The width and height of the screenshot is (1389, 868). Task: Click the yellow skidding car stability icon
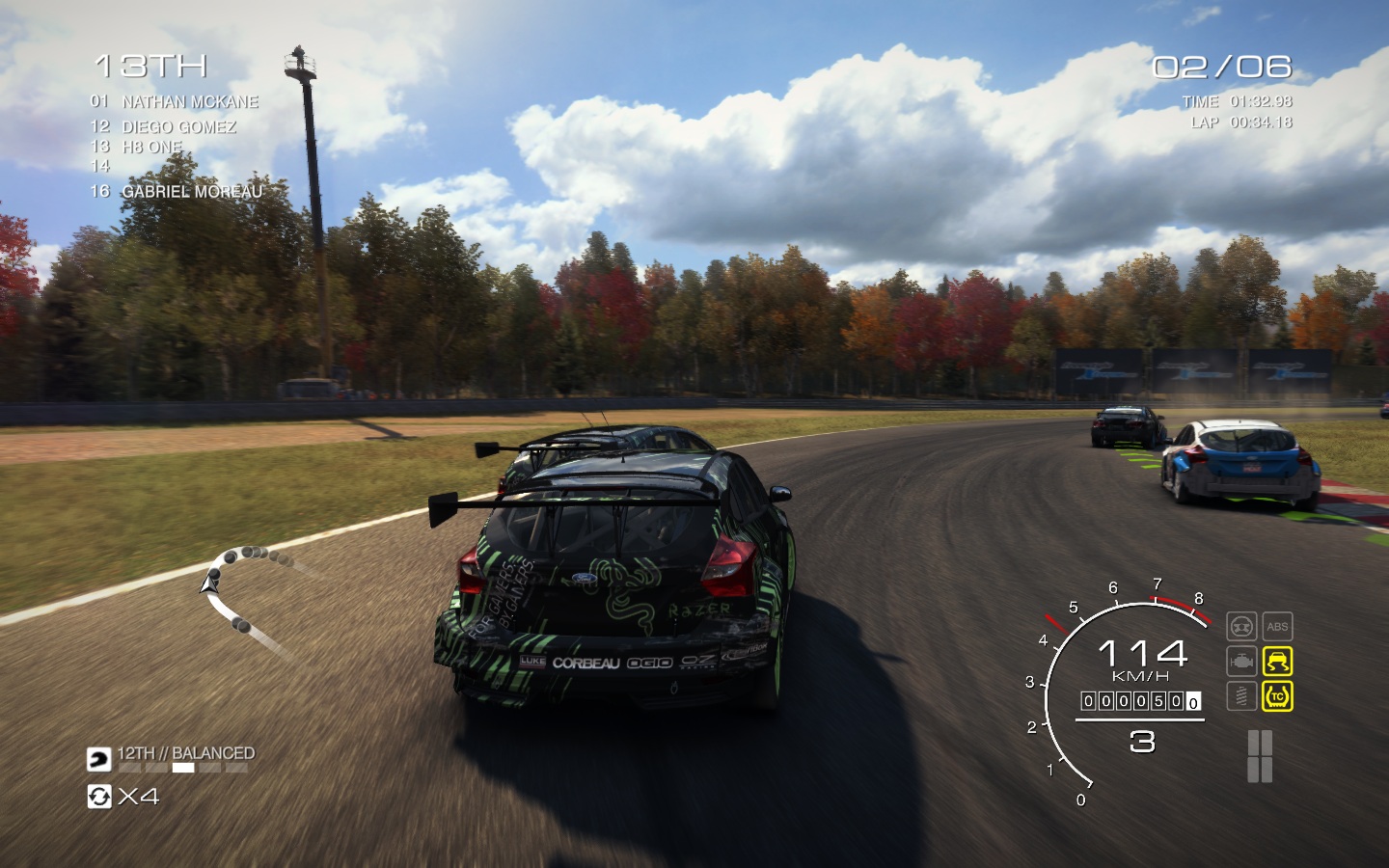(x=1277, y=662)
